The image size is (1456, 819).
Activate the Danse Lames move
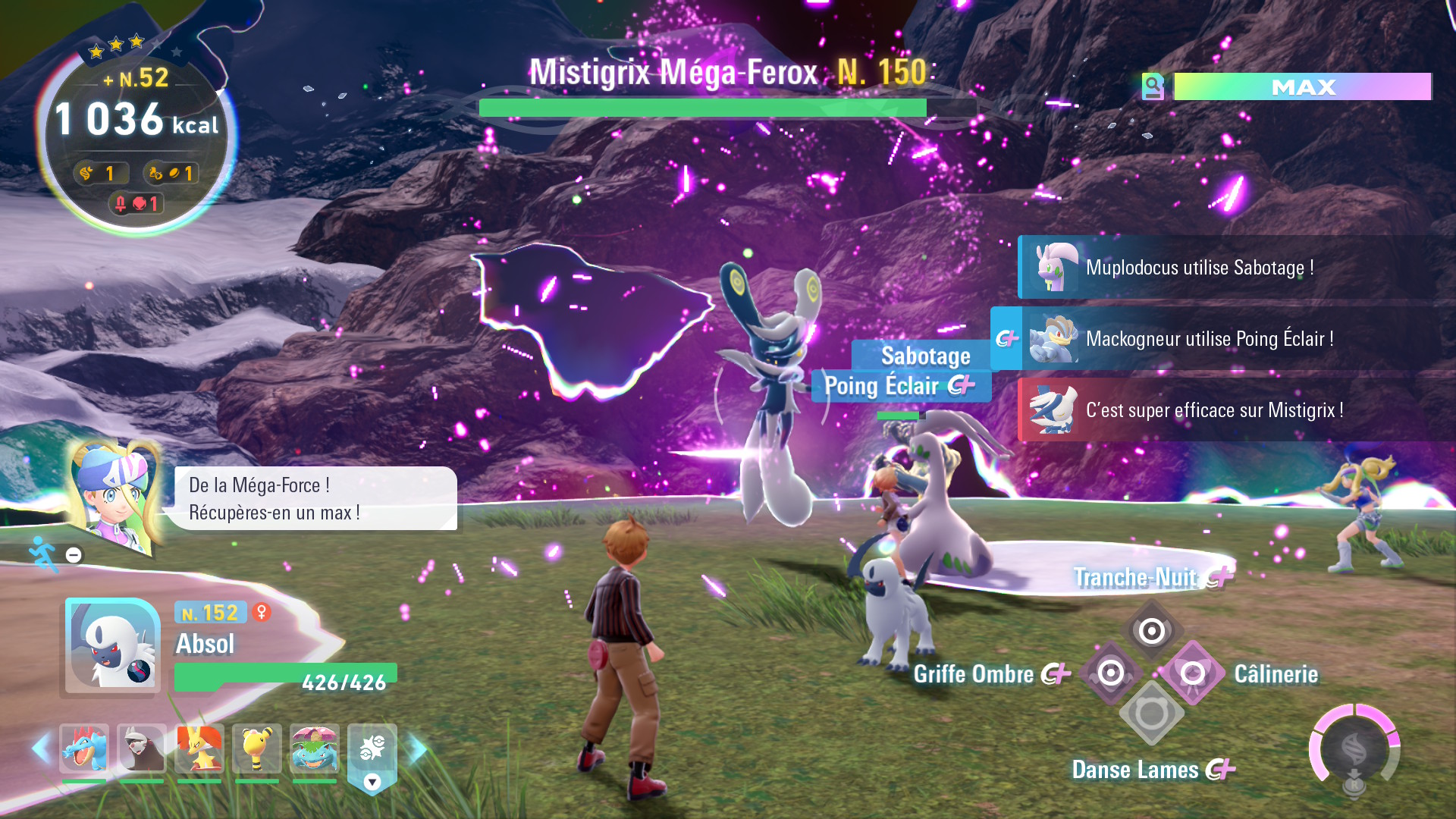1151,714
